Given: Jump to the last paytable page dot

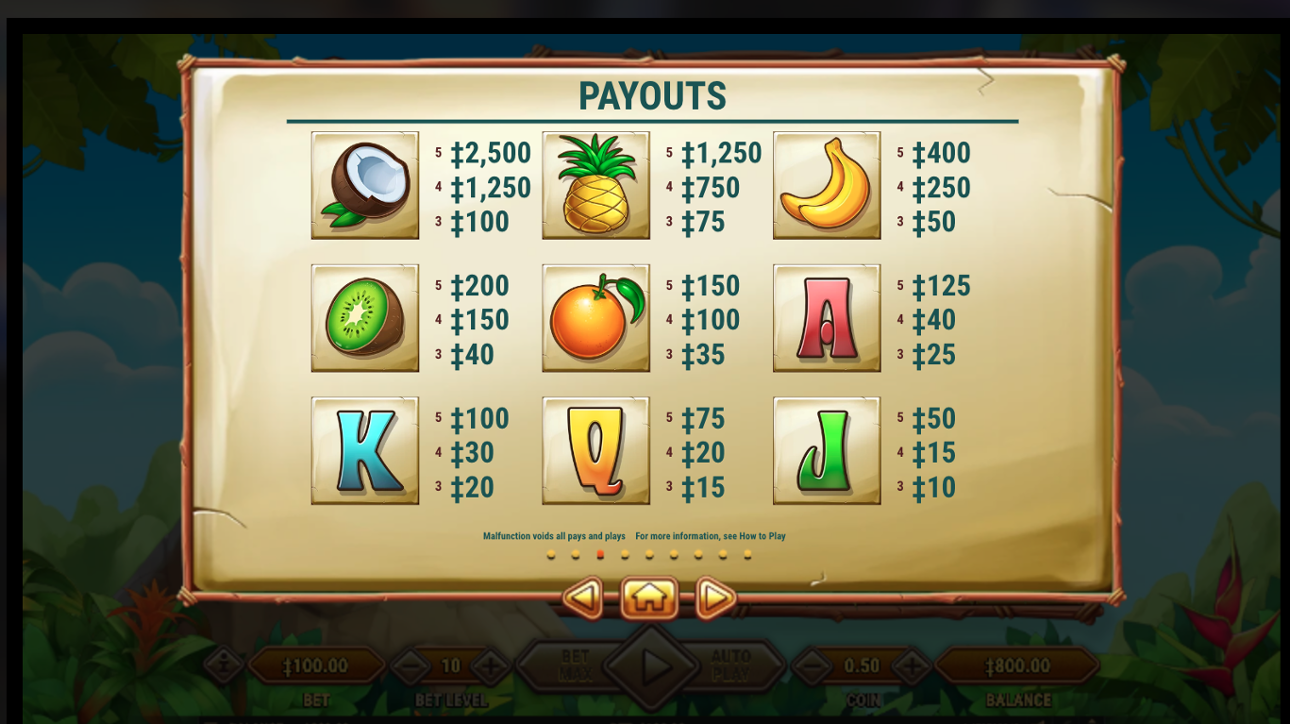Looking at the screenshot, I should (747, 554).
